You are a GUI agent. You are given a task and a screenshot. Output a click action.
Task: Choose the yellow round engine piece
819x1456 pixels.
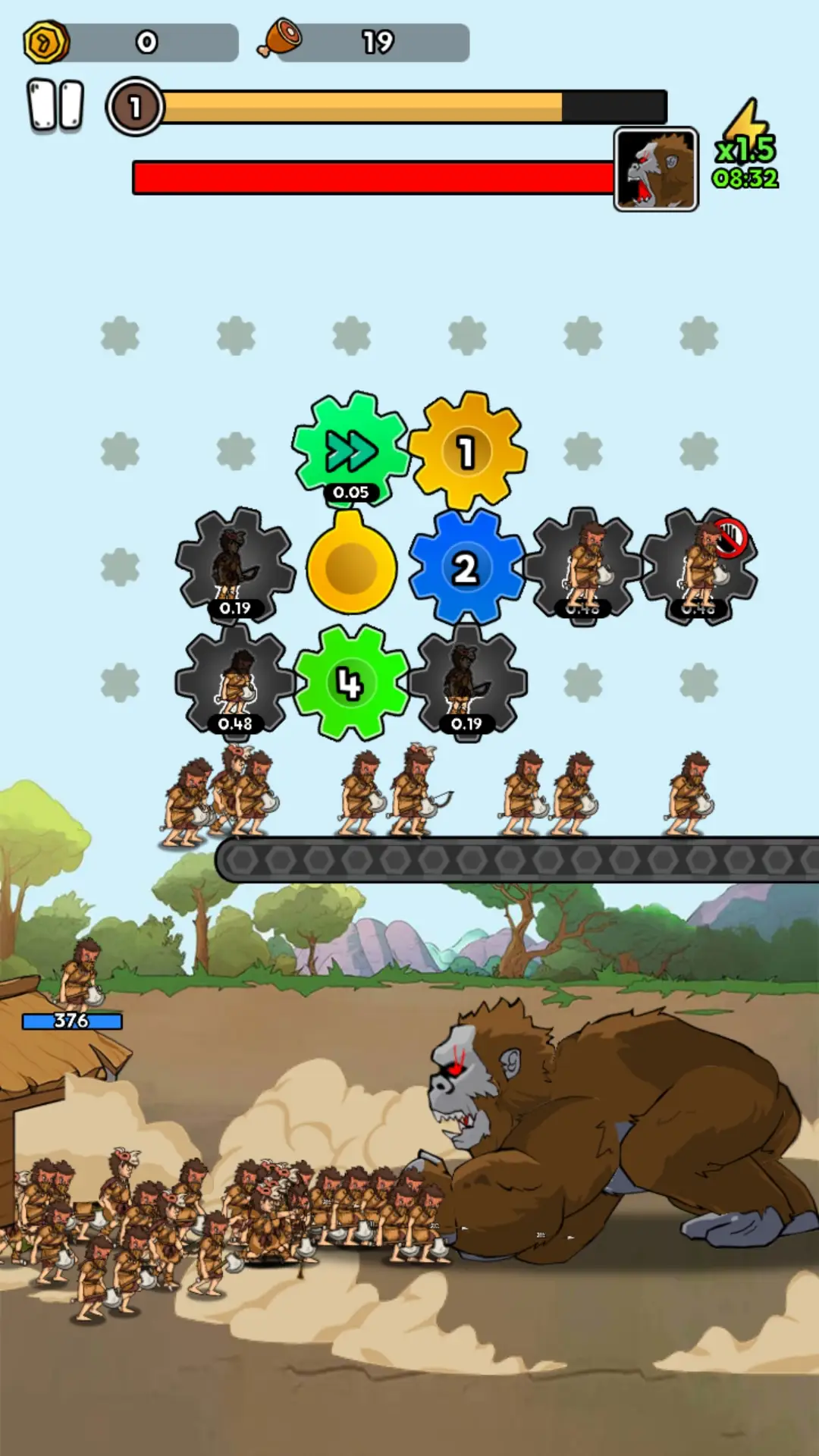pos(351,566)
